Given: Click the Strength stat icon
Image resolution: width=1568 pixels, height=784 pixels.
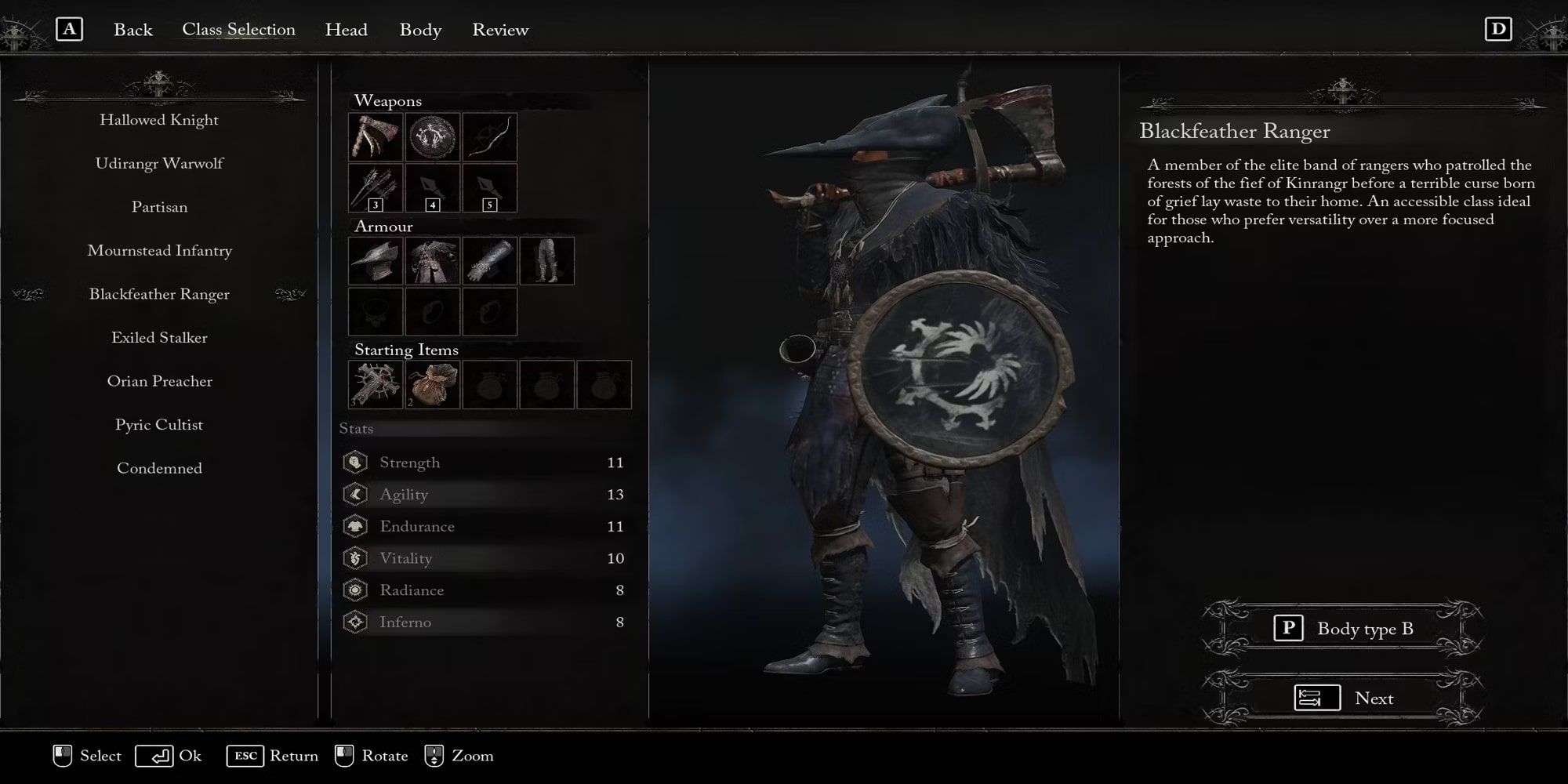Looking at the screenshot, I should [355, 462].
